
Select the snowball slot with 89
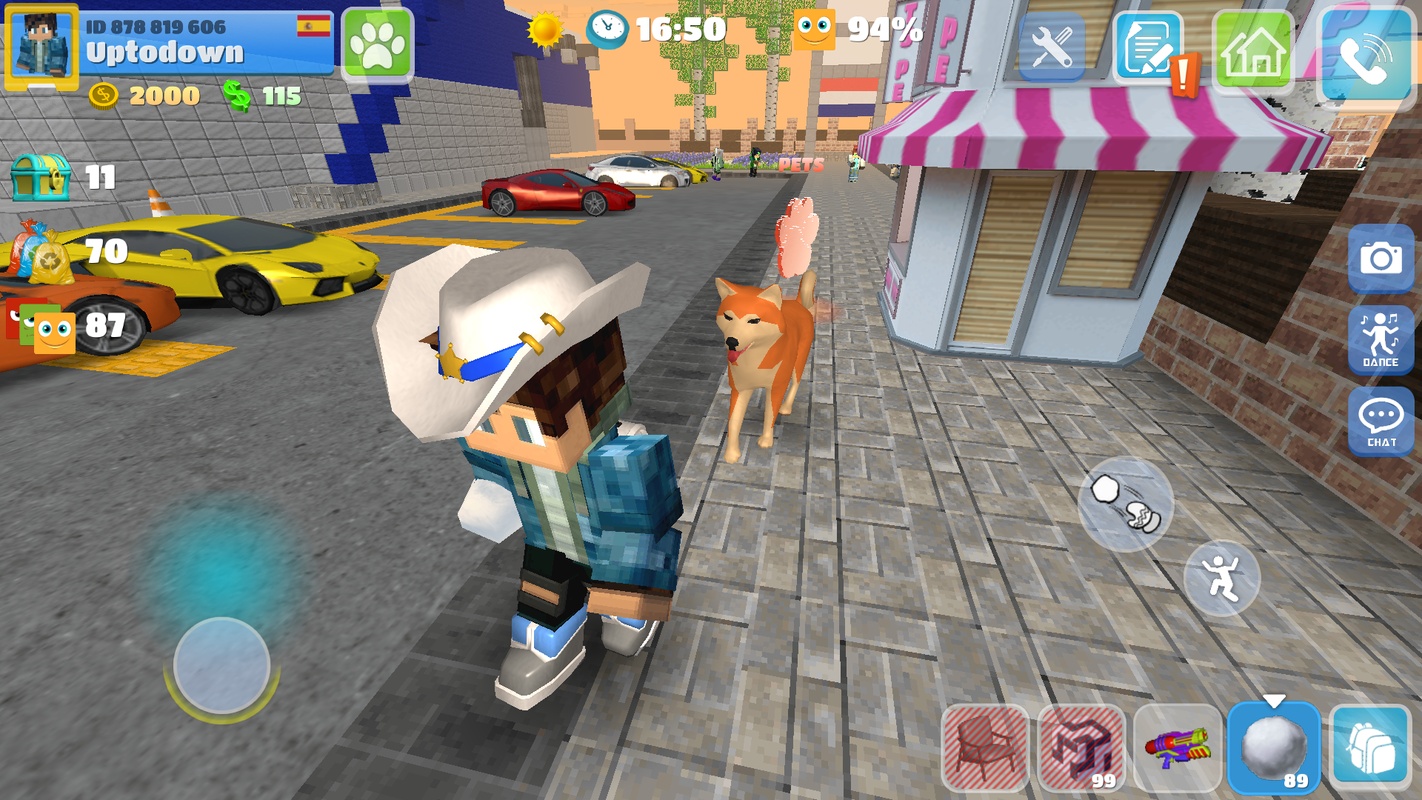point(1273,748)
